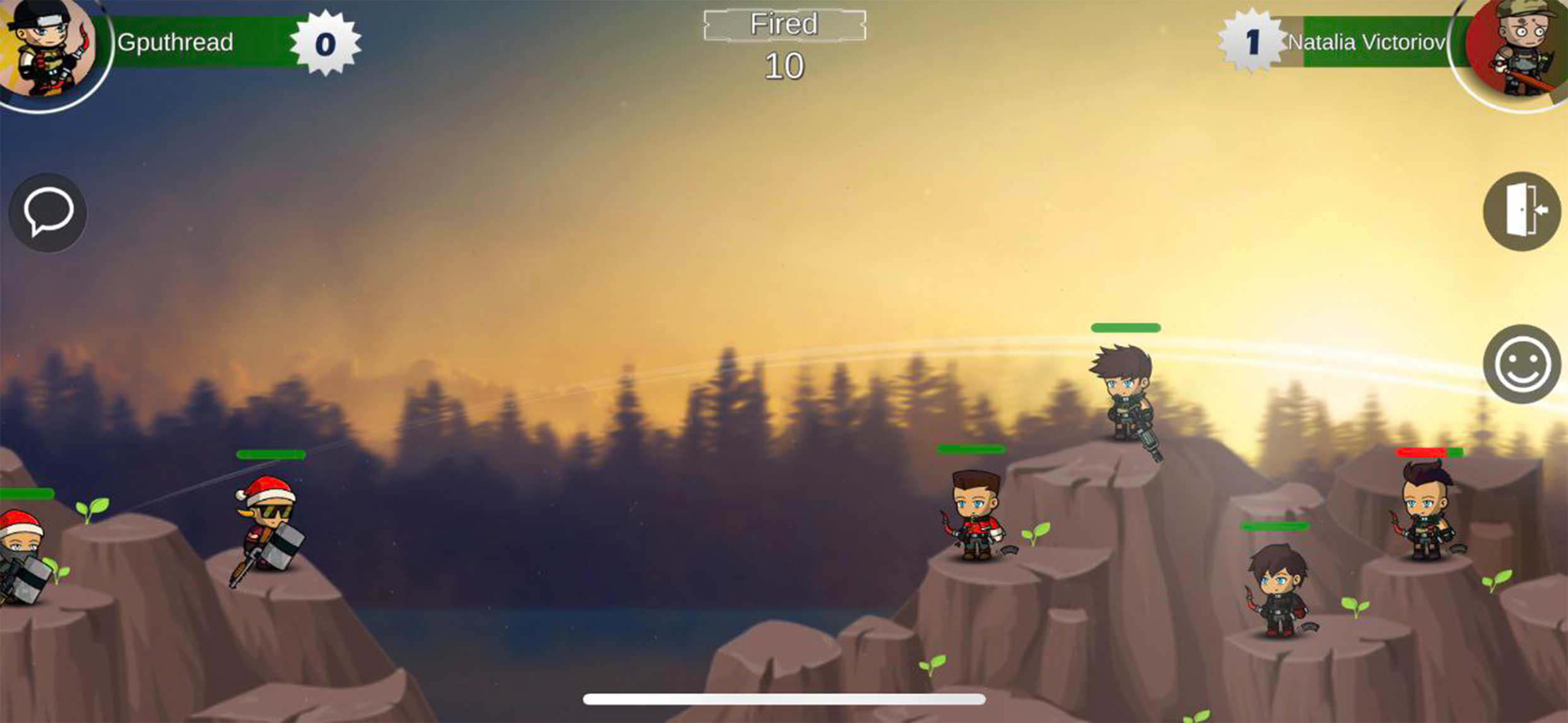The image size is (1568, 723).
Task: Tap the white home indicator bar at bottom
Action: coord(784,697)
